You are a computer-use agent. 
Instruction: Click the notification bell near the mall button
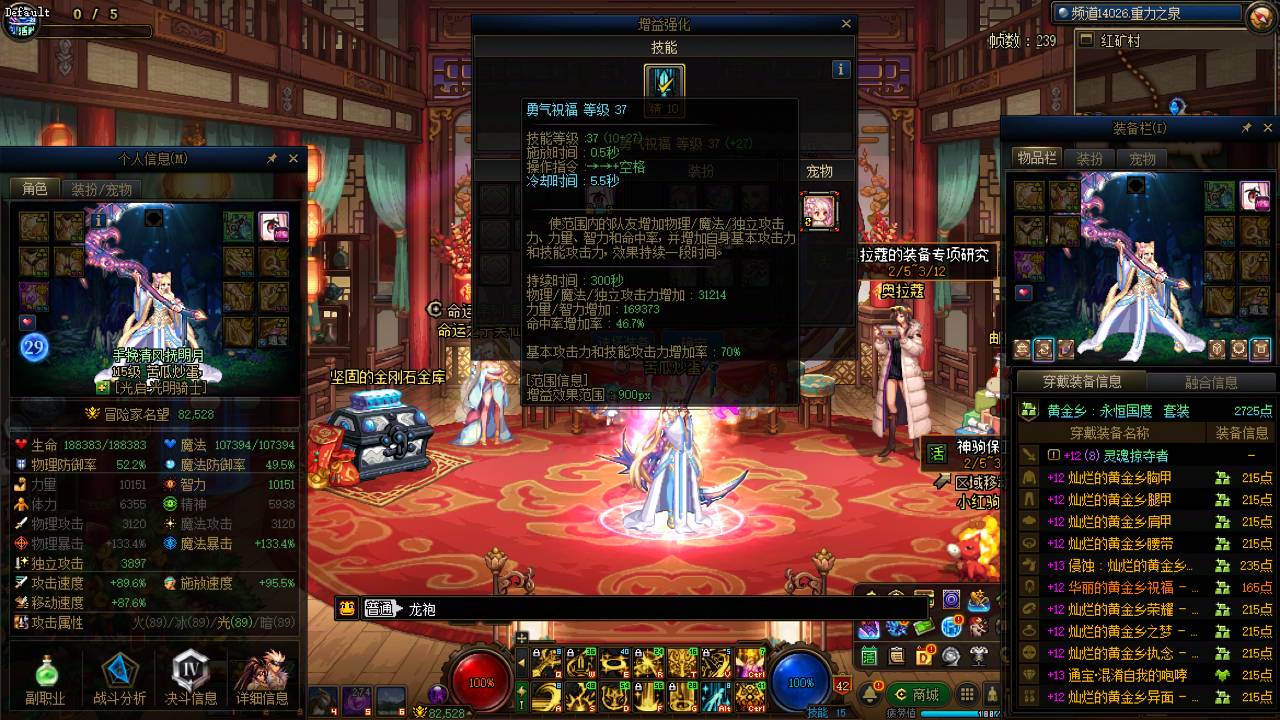[x=869, y=693]
